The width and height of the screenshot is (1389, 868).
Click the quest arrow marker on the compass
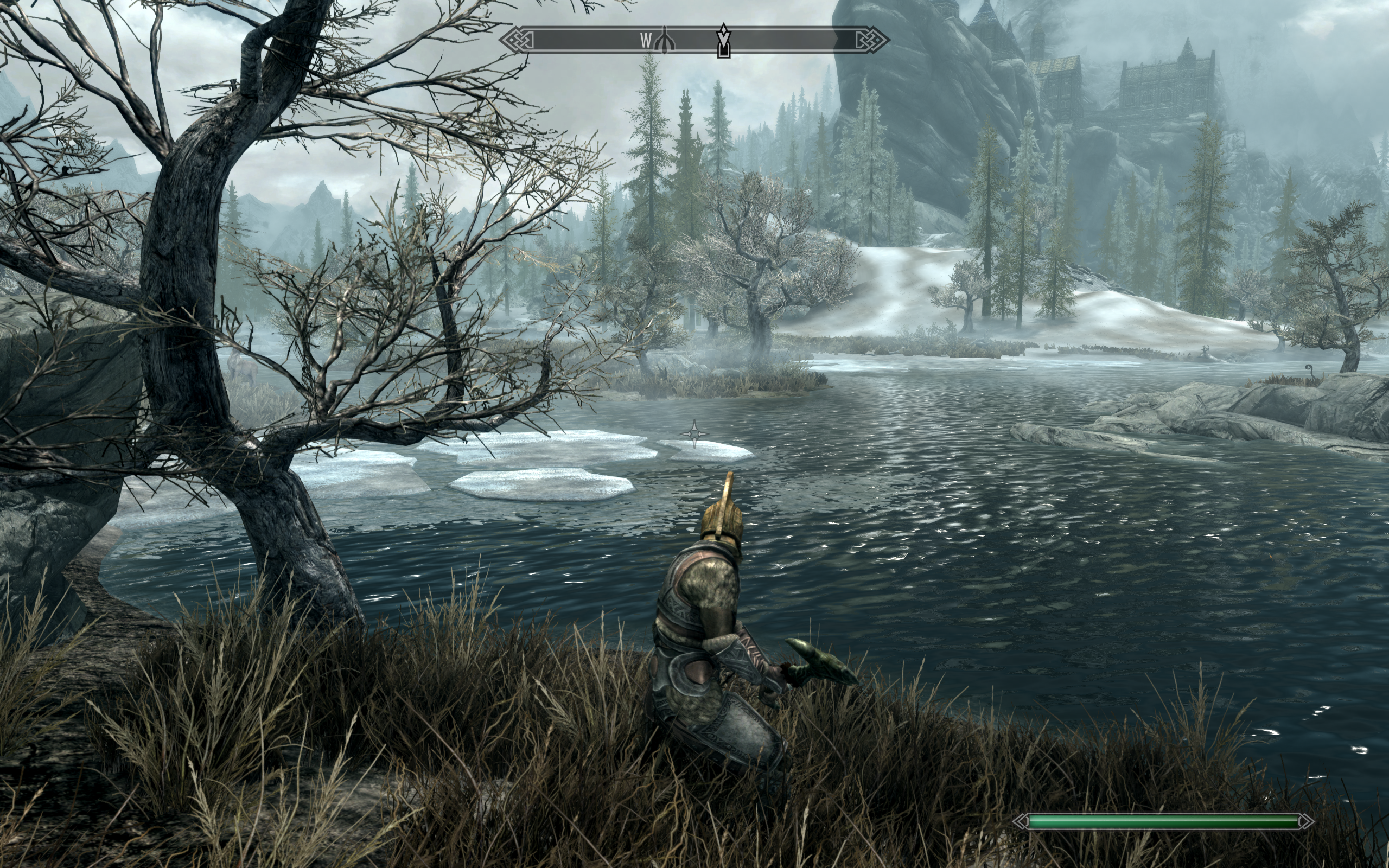(x=724, y=40)
